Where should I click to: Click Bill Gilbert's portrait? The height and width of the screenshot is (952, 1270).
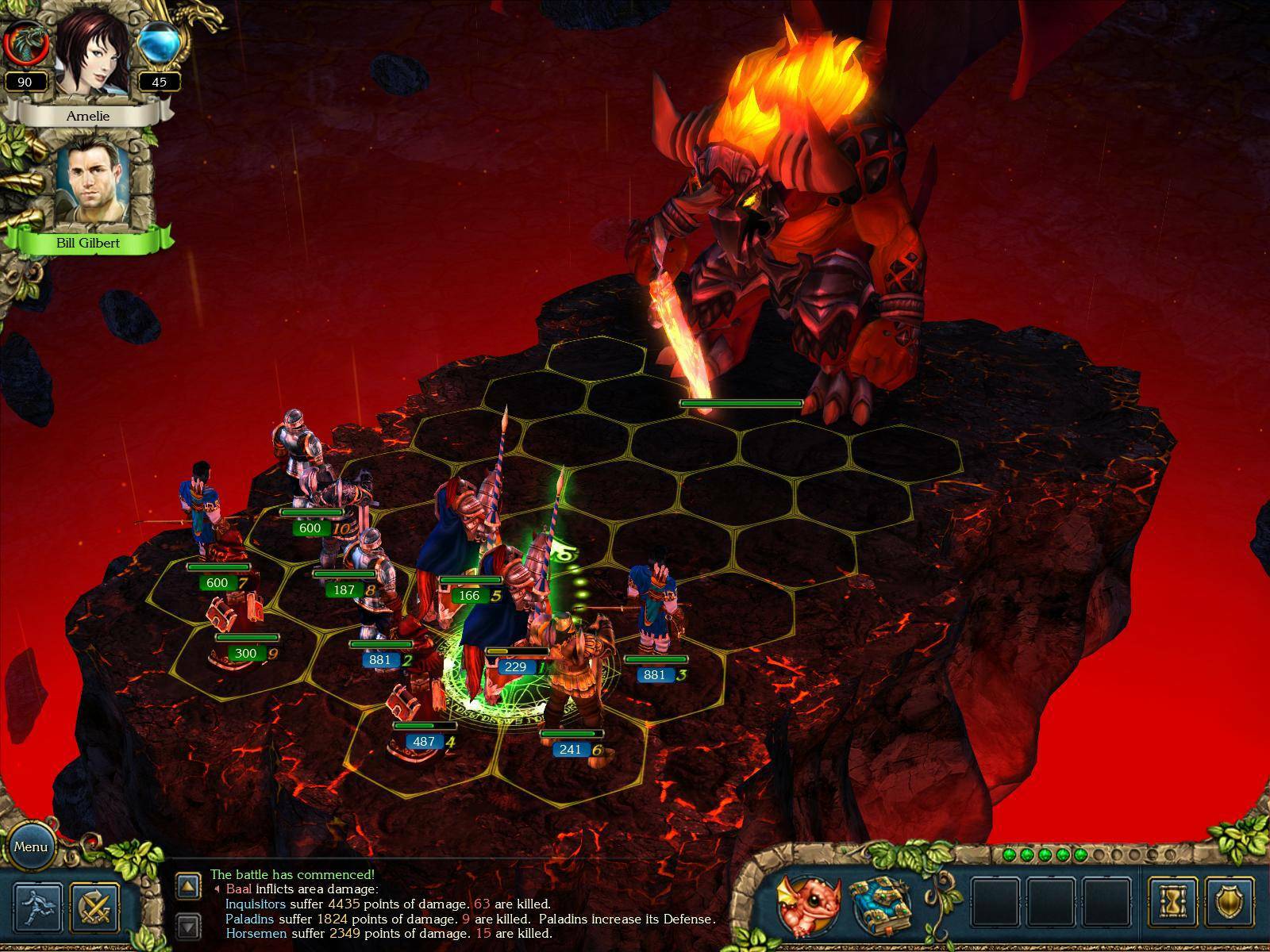click(92, 181)
